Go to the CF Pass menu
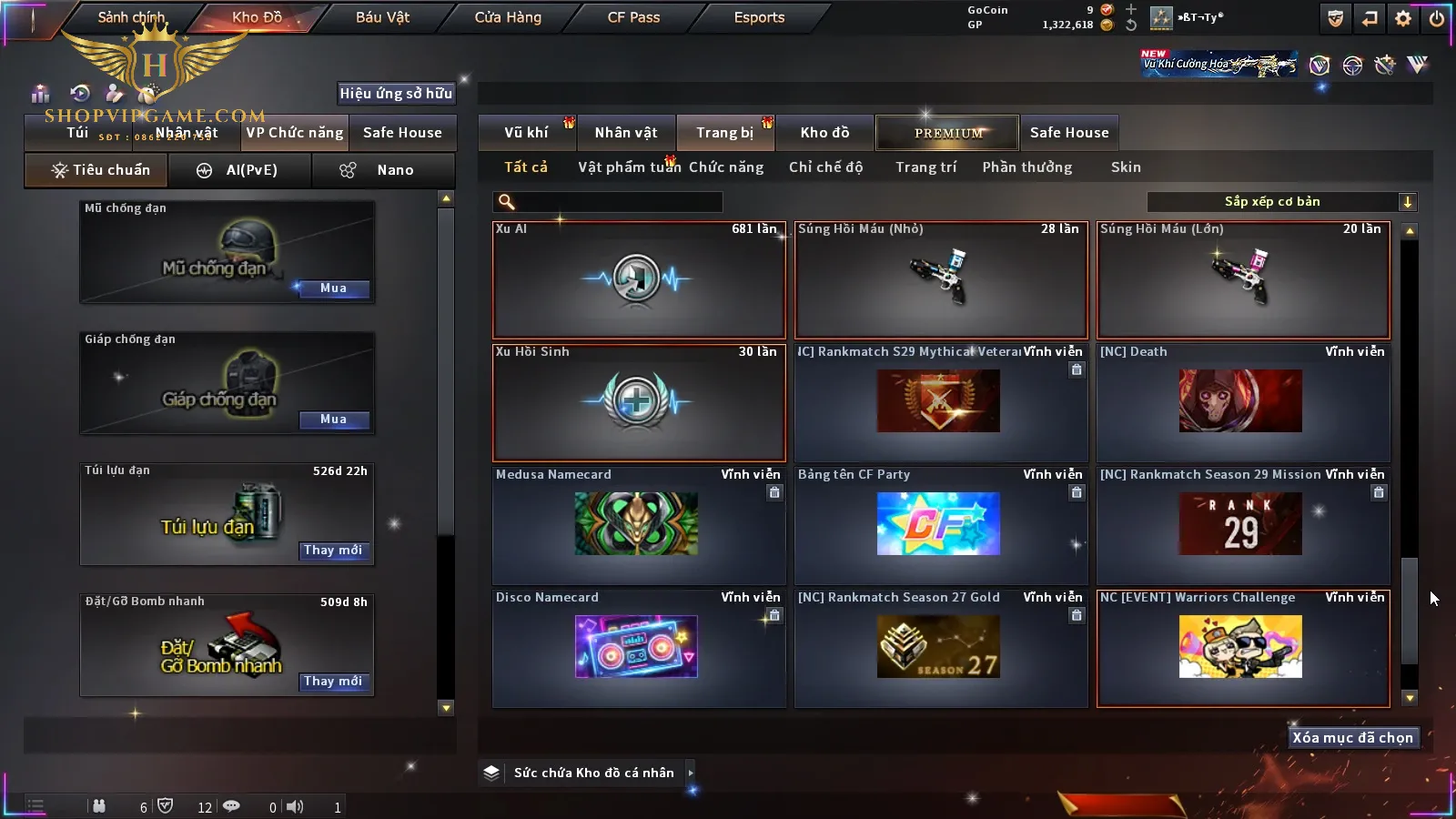Image resolution: width=1456 pixels, height=819 pixels. click(x=633, y=17)
